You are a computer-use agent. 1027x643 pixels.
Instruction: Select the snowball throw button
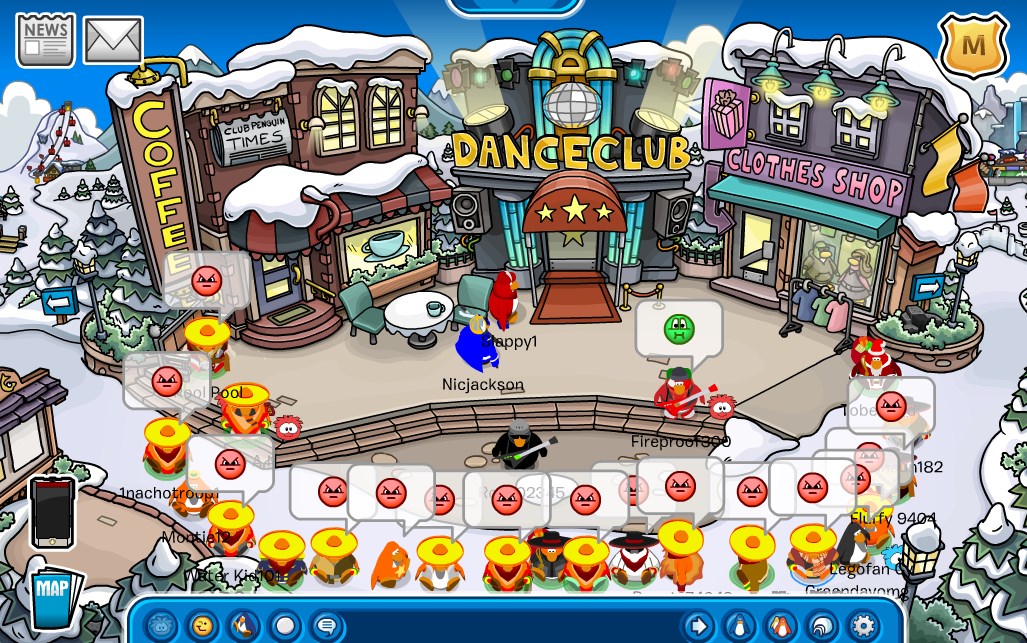pyautogui.click(x=284, y=627)
